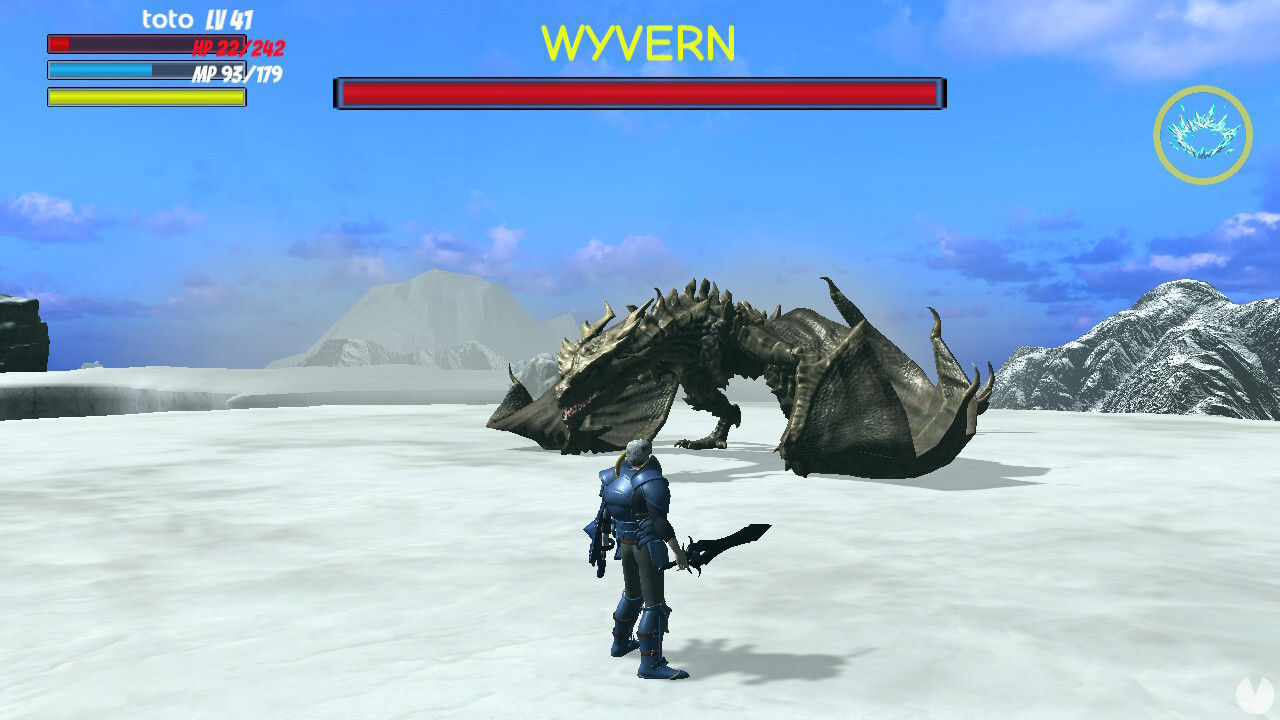The width and height of the screenshot is (1280, 720).
Task: Activate the frost ability in the circular slot
Action: pyautogui.click(x=1204, y=136)
